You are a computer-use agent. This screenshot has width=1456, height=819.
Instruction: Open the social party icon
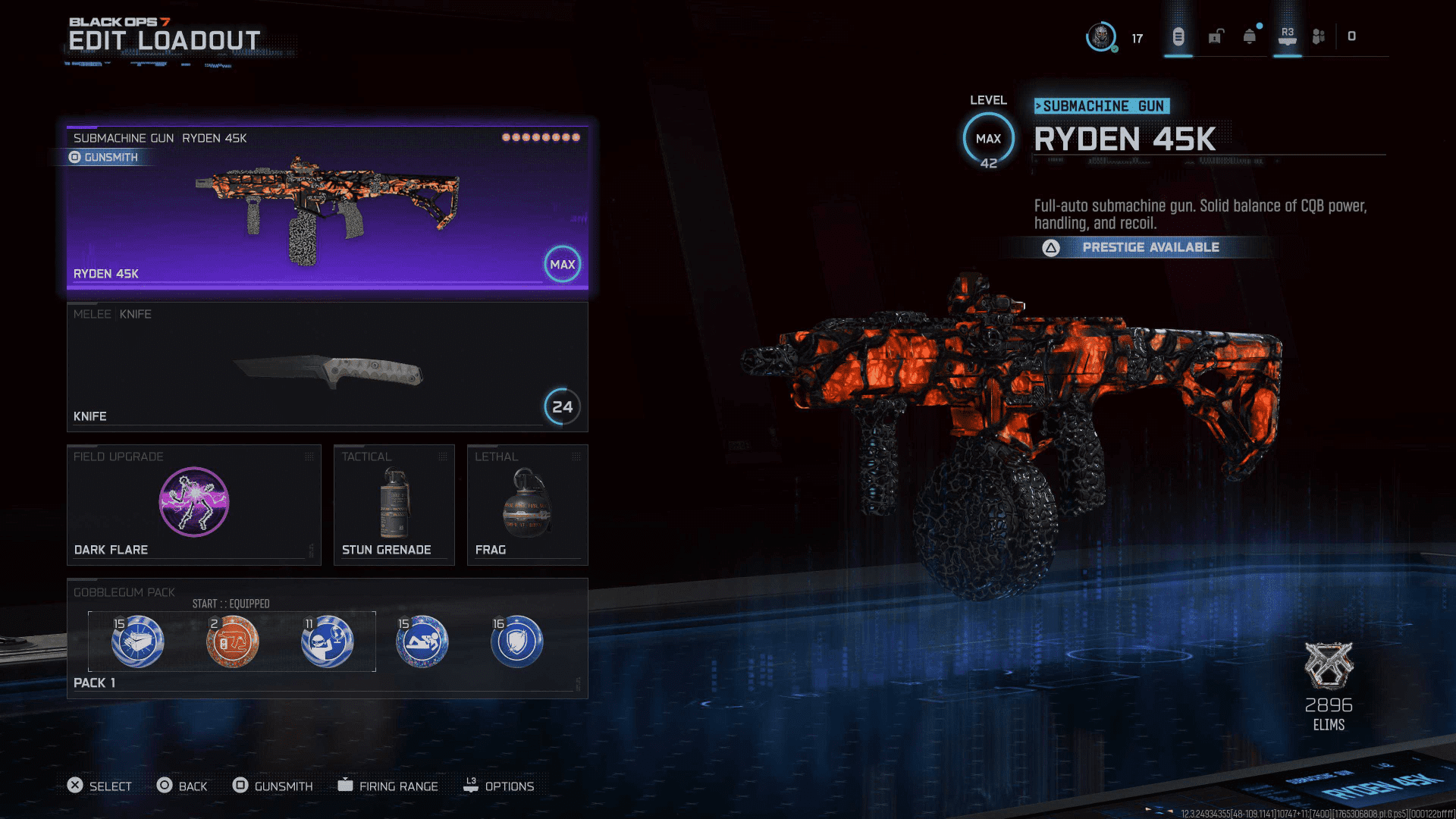[x=1319, y=36]
